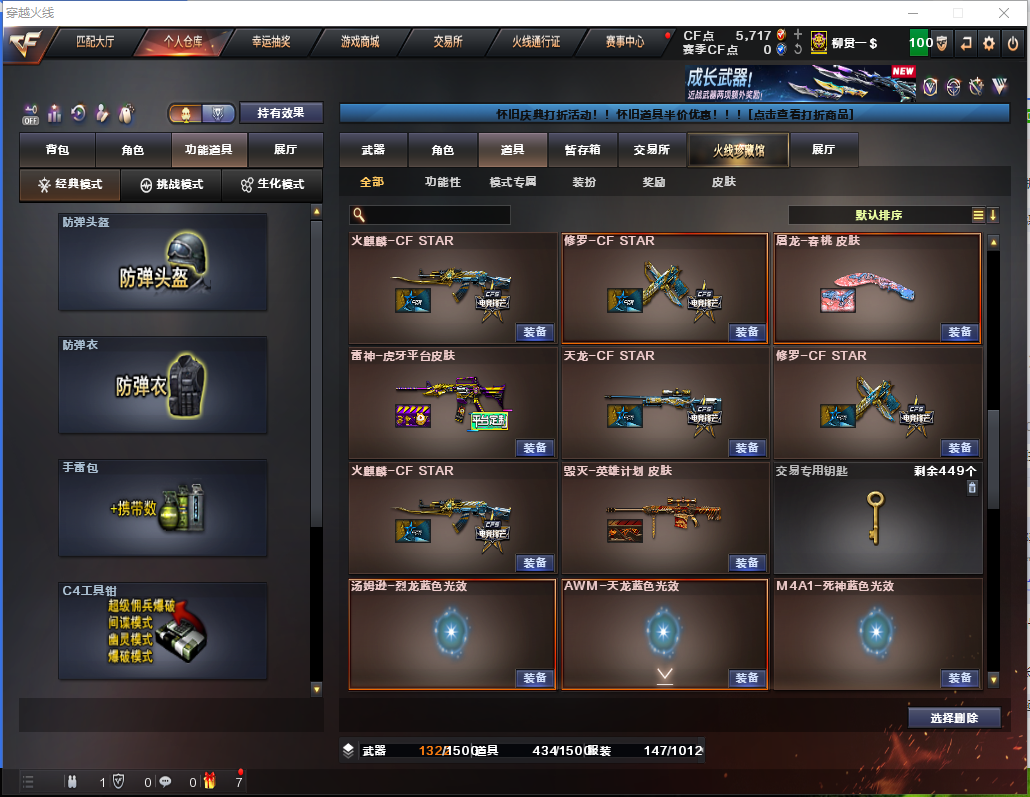1030x797 pixels.
Task: Click the settings gear icon
Action: pos(988,43)
